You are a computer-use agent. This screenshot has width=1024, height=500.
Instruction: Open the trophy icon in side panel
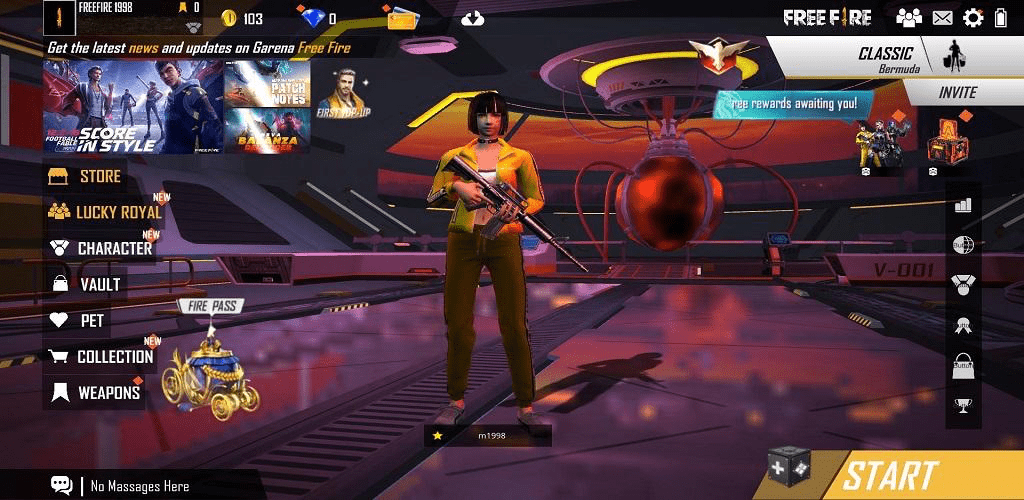click(x=963, y=405)
